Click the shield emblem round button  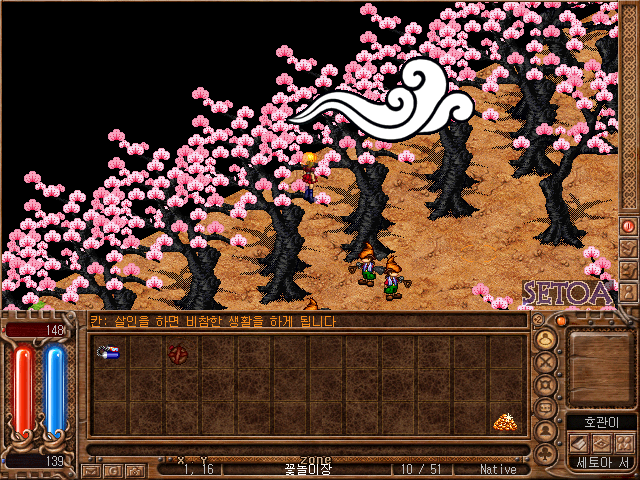click(545, 385)
